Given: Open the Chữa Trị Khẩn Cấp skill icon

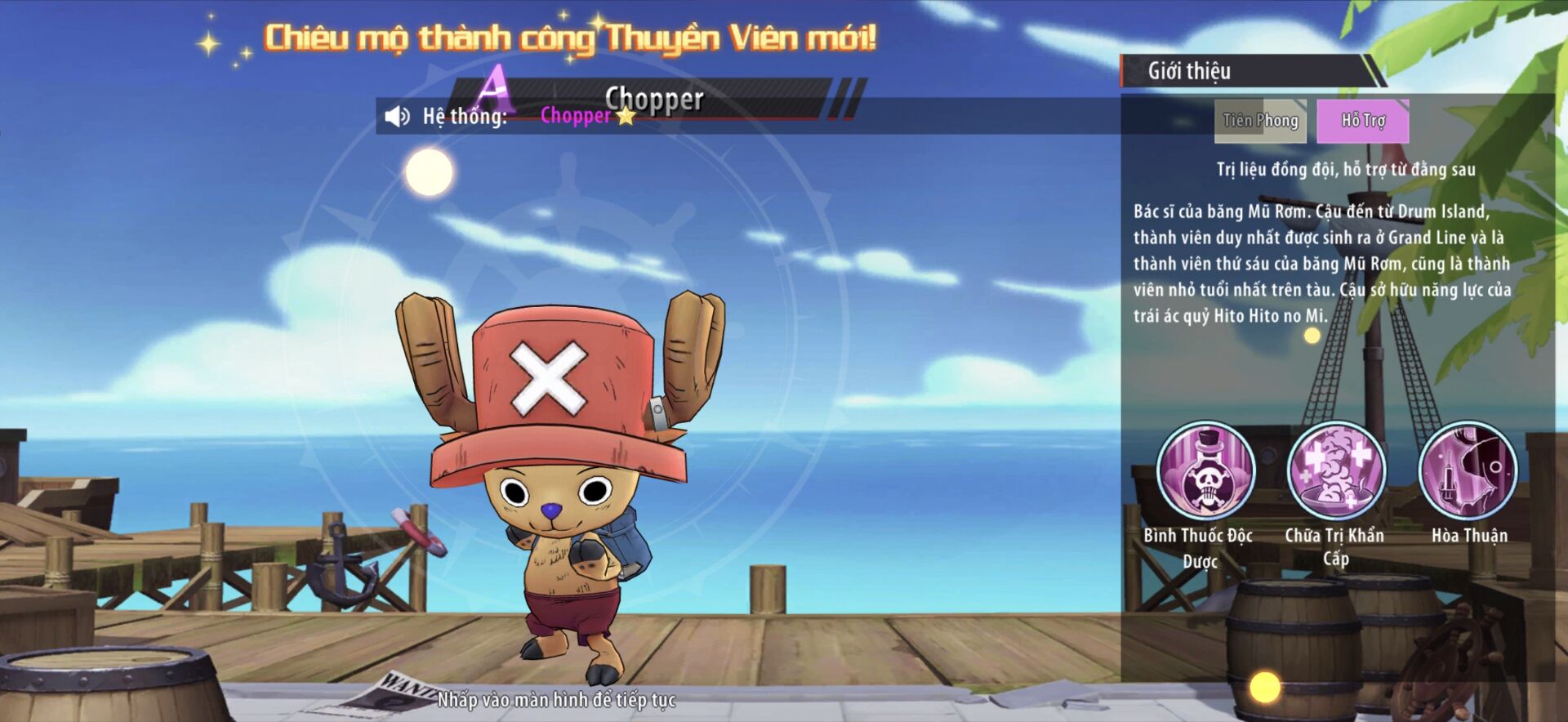Looking at the screenshot, I should coord(1336,471).
